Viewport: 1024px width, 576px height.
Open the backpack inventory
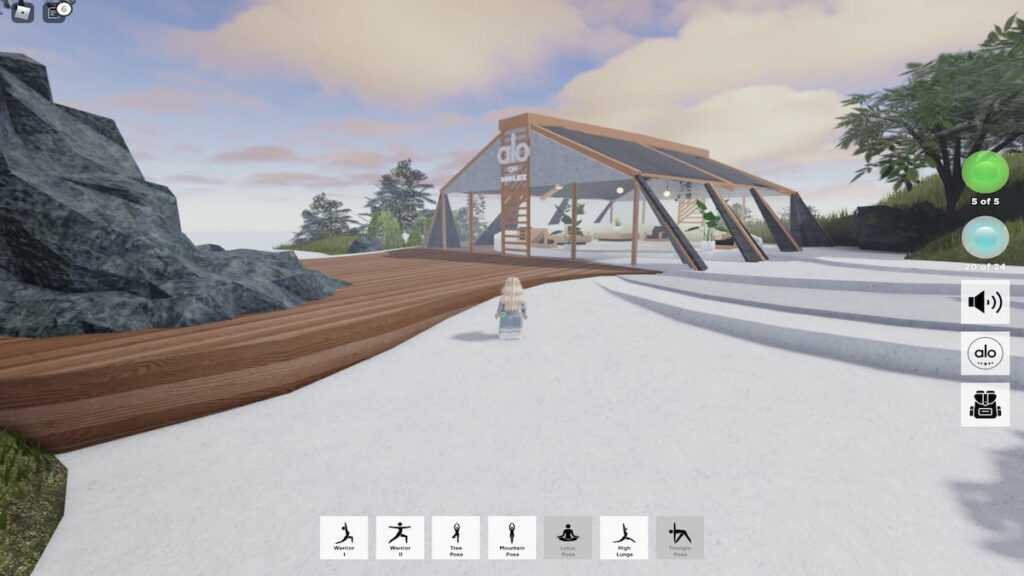pyautogui.click(x=985, y=404)
